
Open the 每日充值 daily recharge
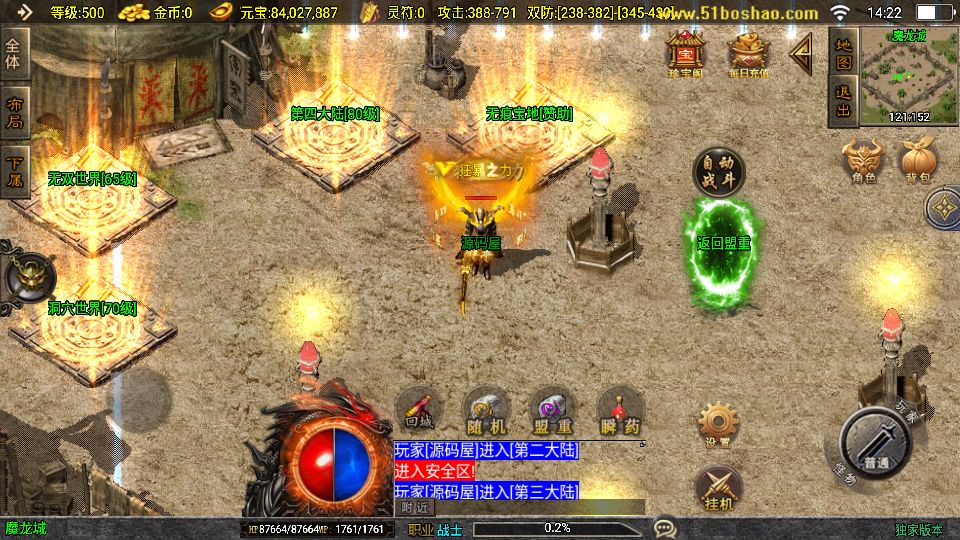tap(749, 53)
